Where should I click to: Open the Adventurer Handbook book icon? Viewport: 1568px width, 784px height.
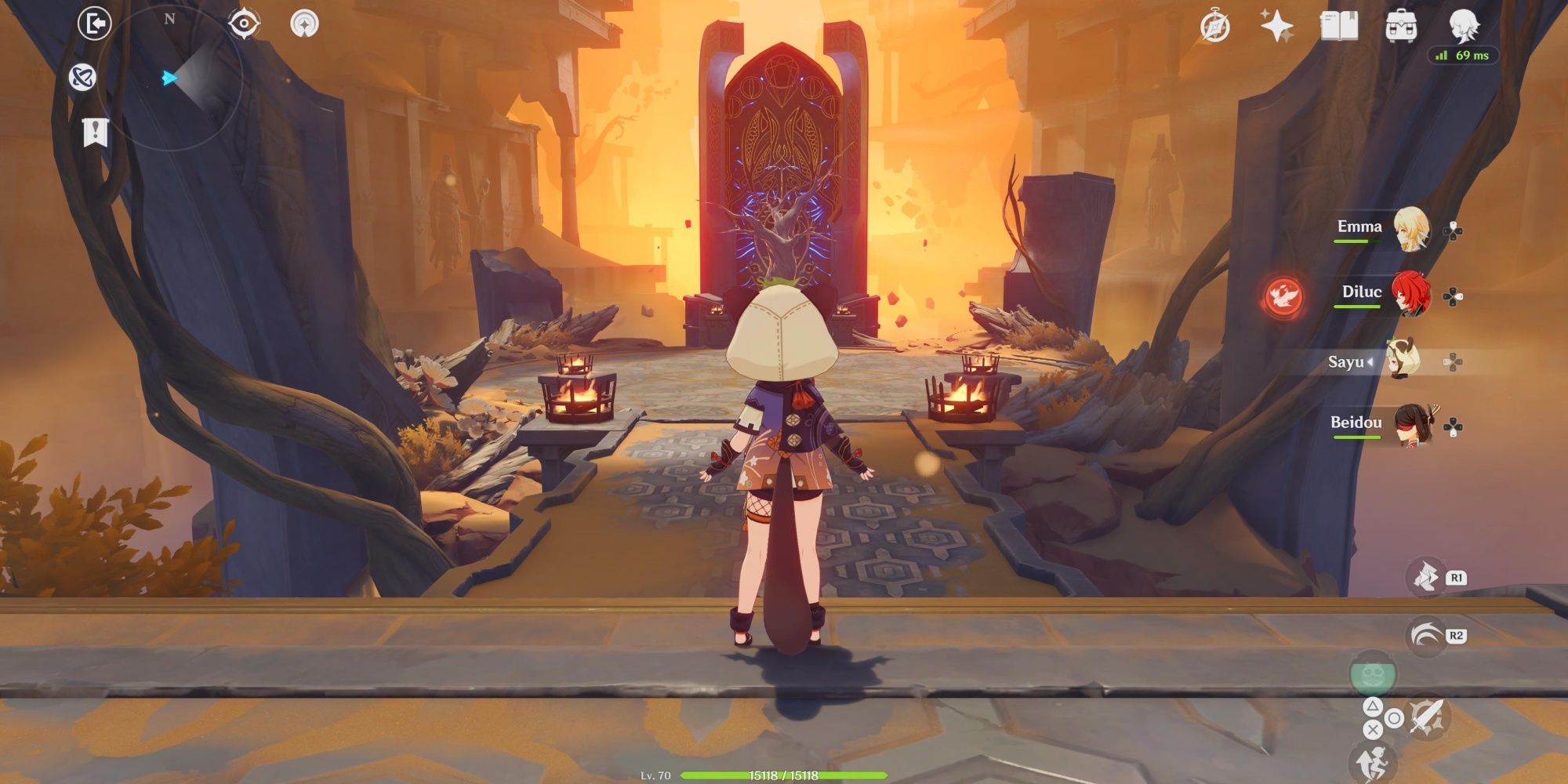(x=1339, y=26)
